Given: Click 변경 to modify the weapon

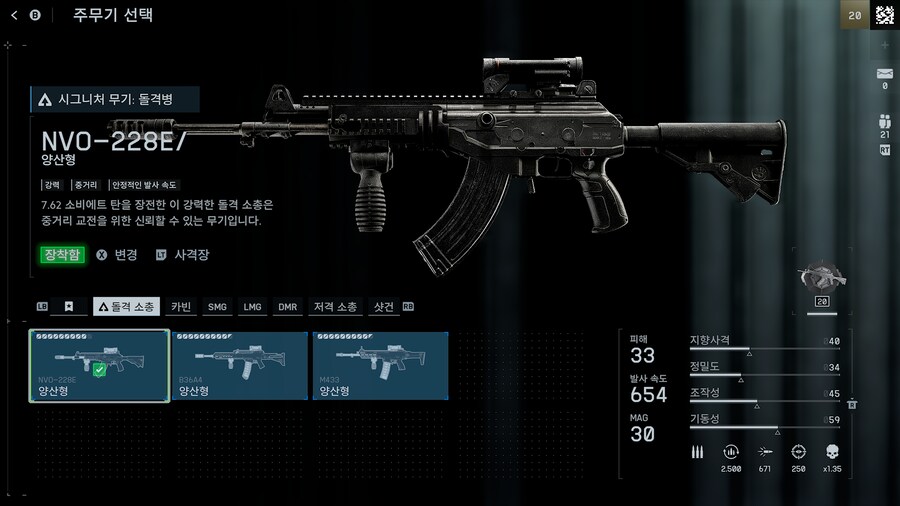Looking at the screenshot, I should pyautogui.click(x=117, y=255).
